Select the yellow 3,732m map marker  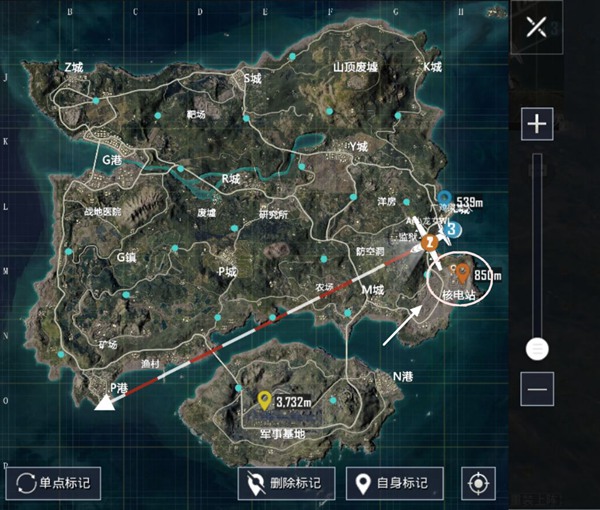coord(264,400)
